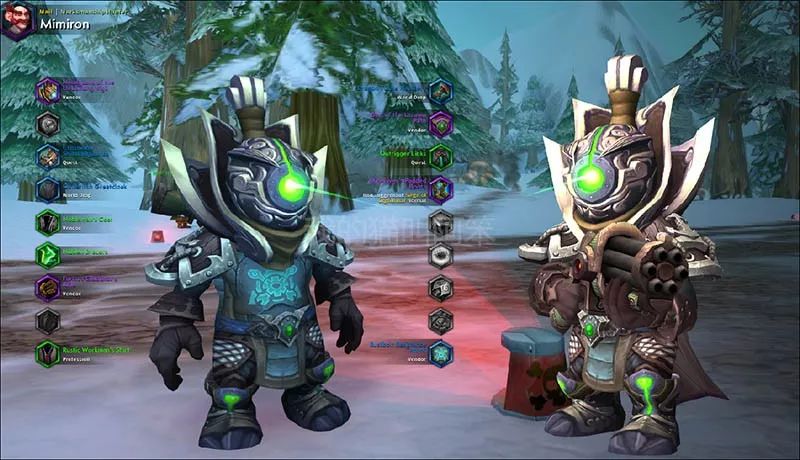Open the green Coat vendor item
The width and height of the screenshot is (800, 460).
[x=48, y=222]
